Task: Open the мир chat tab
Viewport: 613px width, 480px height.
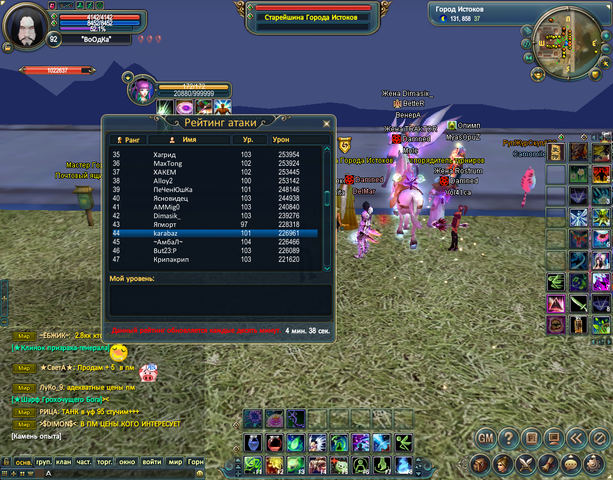Action: pyautogui.click(x=174, y=463)
